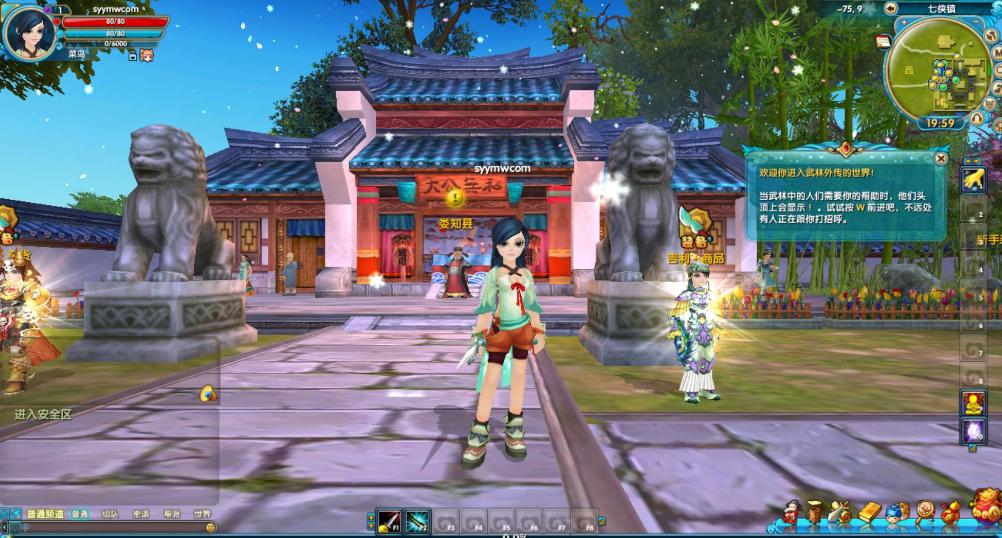Open the red-robed character menu icon

793,513
